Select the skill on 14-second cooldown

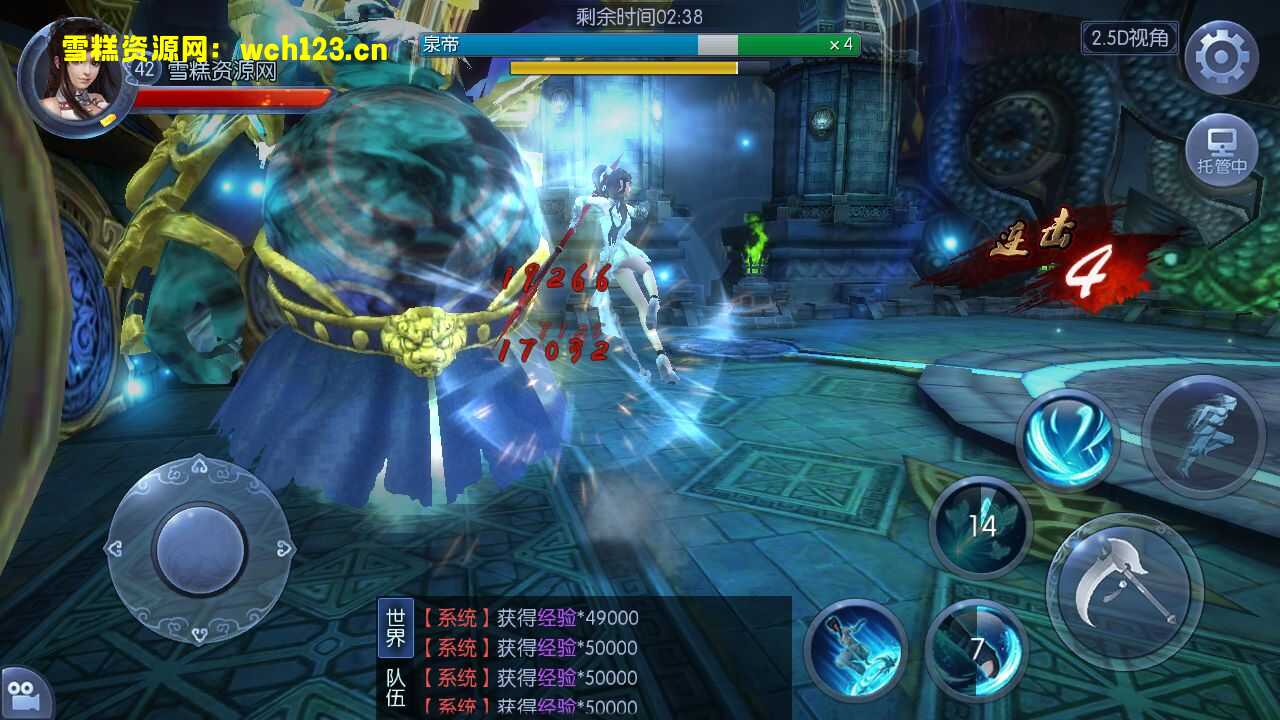981,526
